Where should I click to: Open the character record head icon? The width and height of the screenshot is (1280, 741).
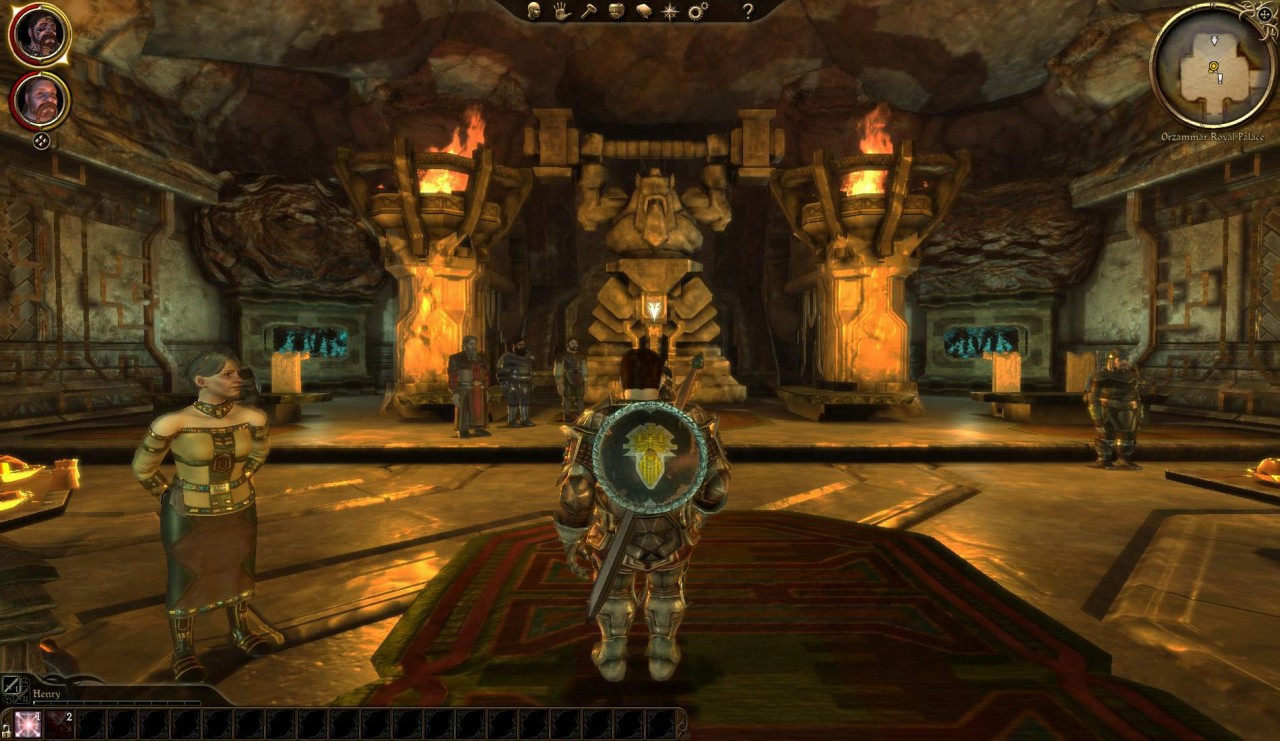(x=533, y=11)
